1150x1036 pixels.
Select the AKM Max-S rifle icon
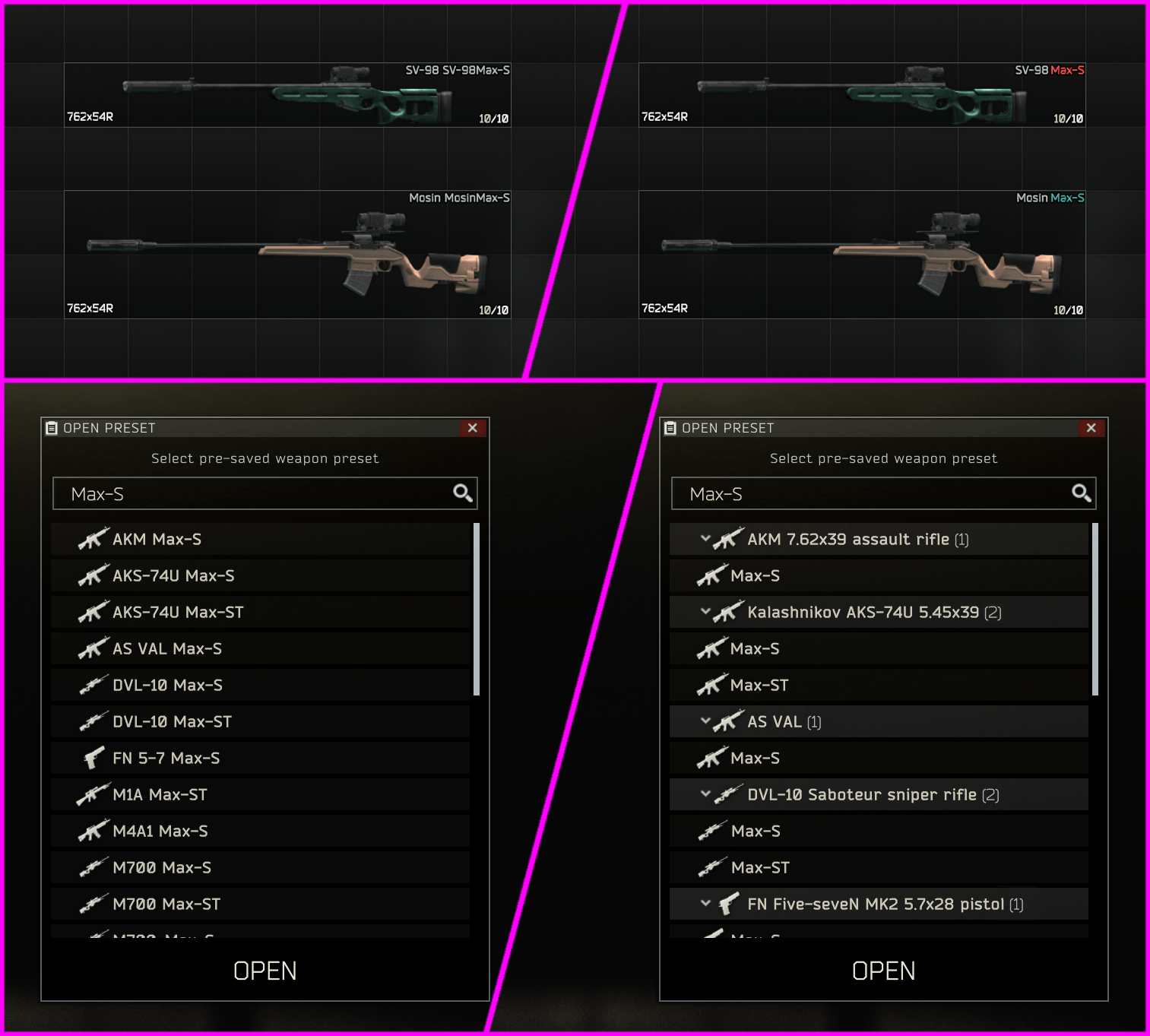[93, 539]
